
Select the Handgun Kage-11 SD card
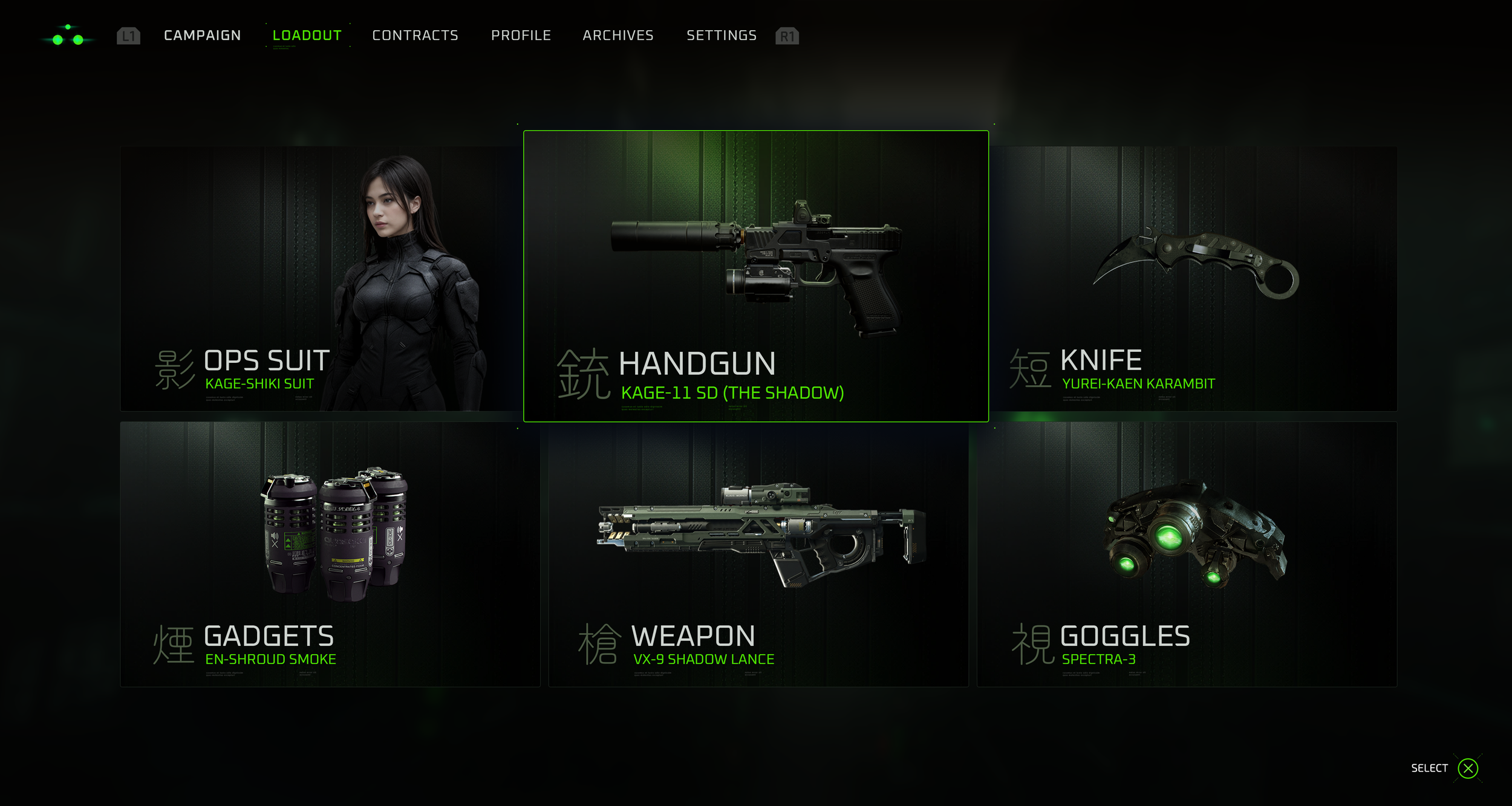point(755,276)
